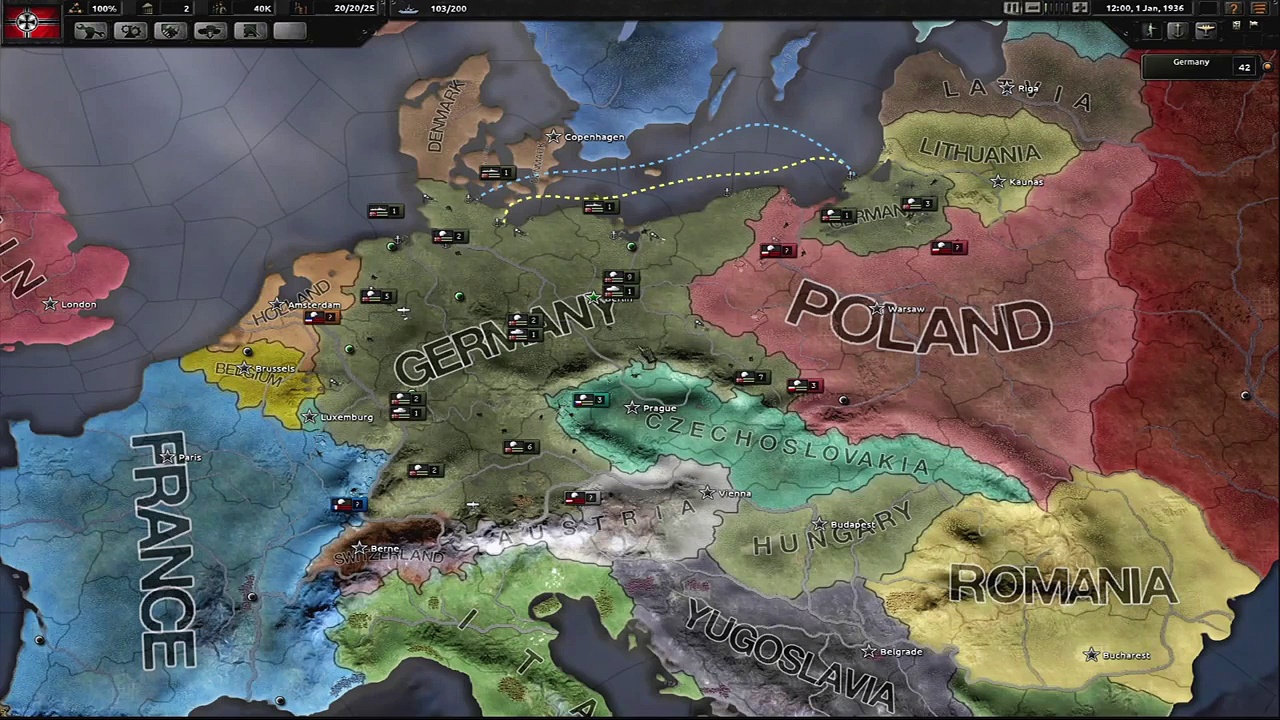Open the help question mark button
The image size is (1280, 720).
coord(1235,8)
